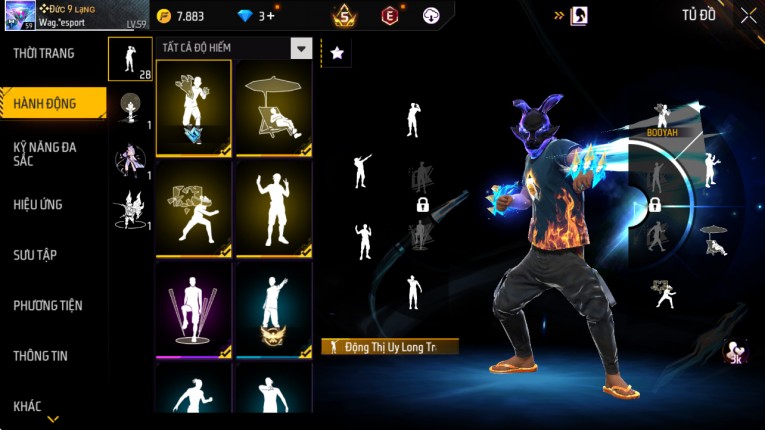Viewport: 765px width, 430px height.
Task: Select the Hành Động menu entry
Action: [x=46, y=104]
